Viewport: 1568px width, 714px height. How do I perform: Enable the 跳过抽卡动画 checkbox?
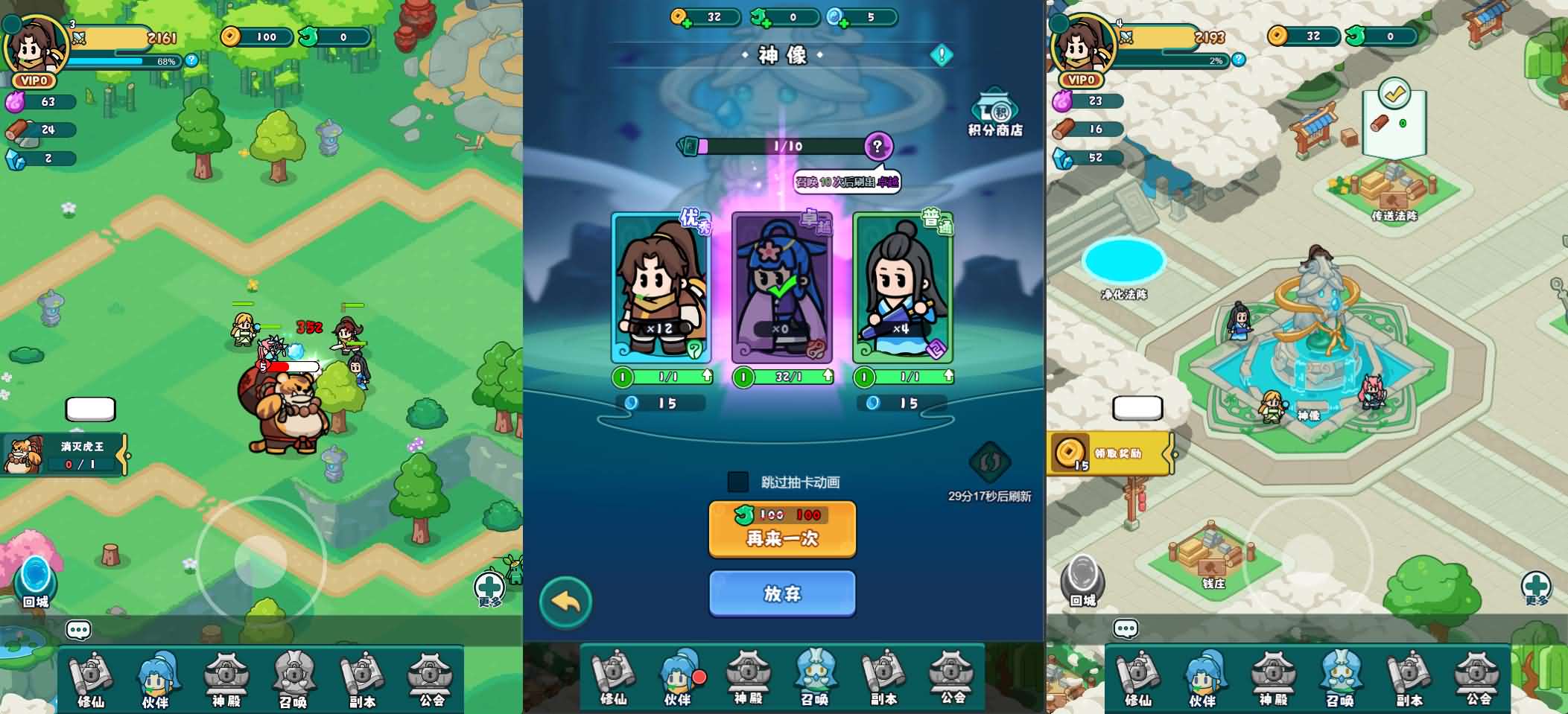pos(737,482)
